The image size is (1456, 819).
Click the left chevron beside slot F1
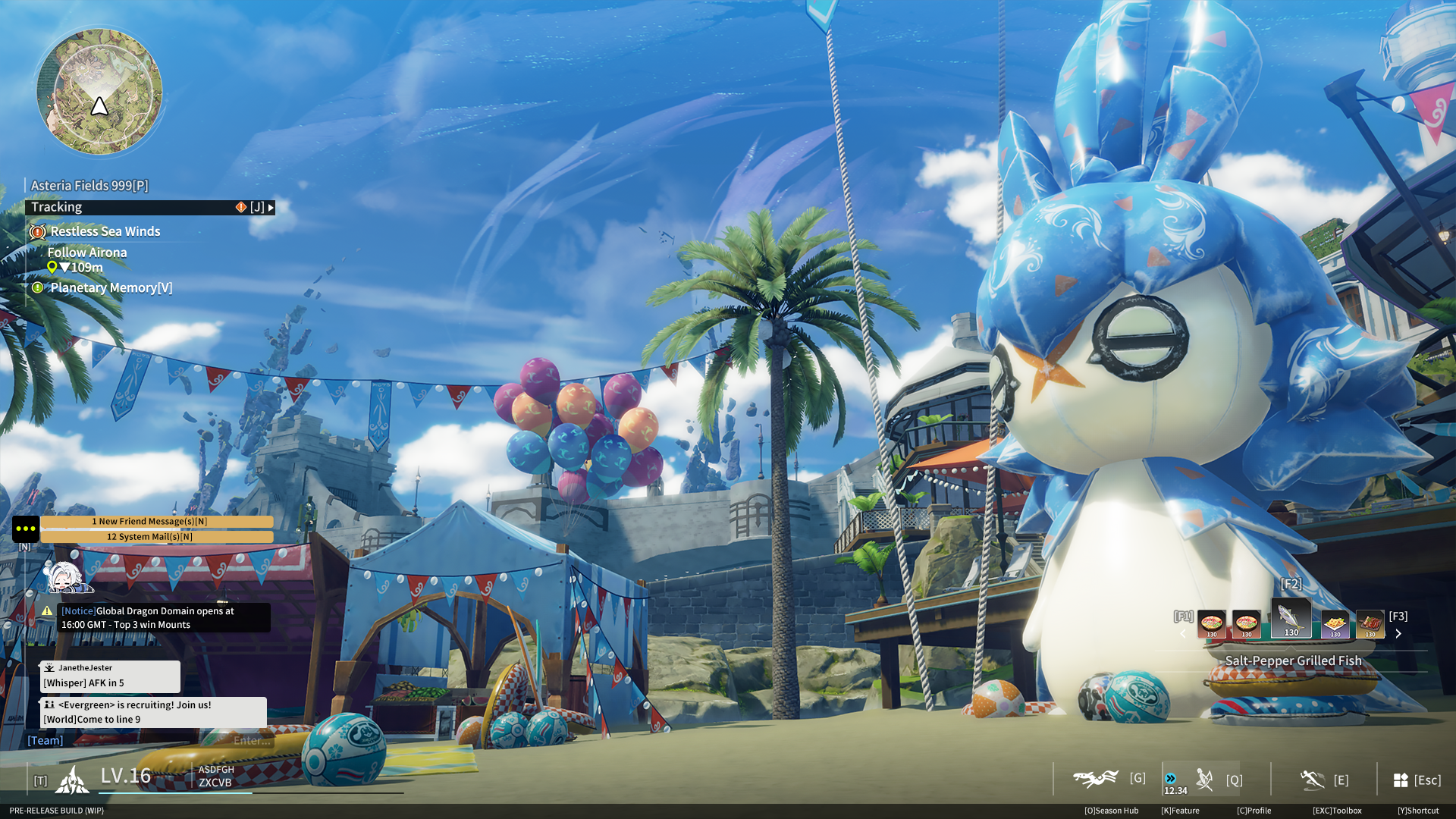(x=1183, y=634)
